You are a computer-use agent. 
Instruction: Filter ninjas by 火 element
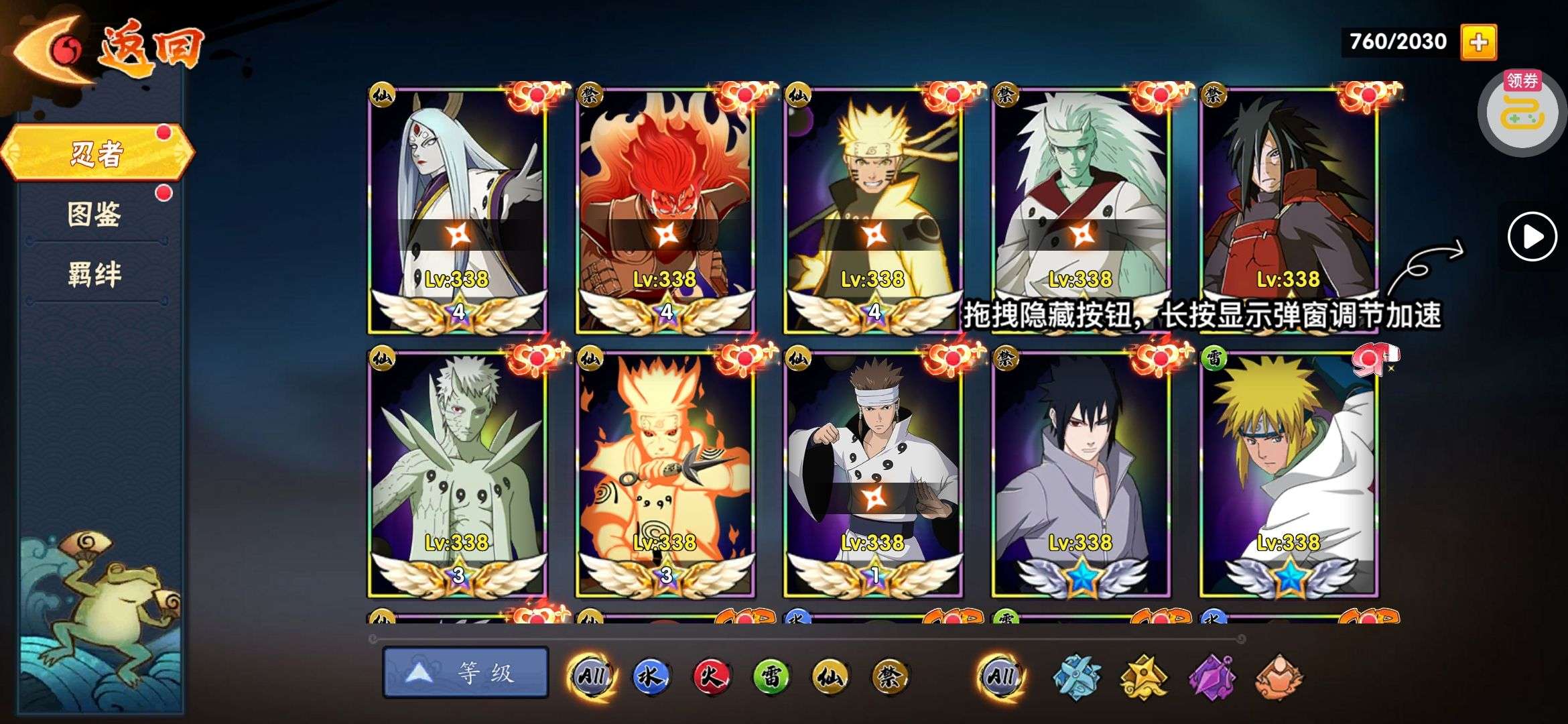point(711,676)
